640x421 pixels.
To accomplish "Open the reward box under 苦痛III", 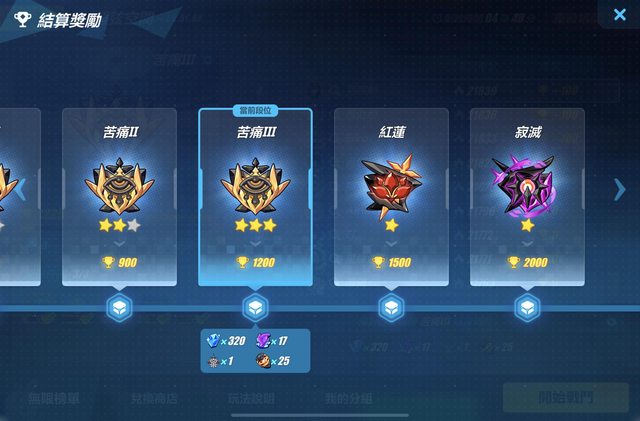I will [x=255, y=308].
